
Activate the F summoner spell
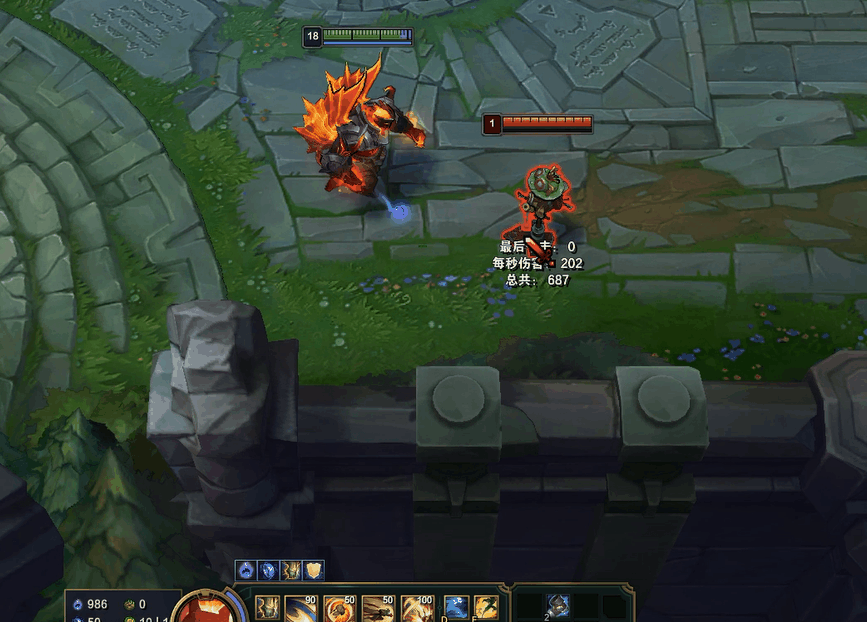point(487,609)
